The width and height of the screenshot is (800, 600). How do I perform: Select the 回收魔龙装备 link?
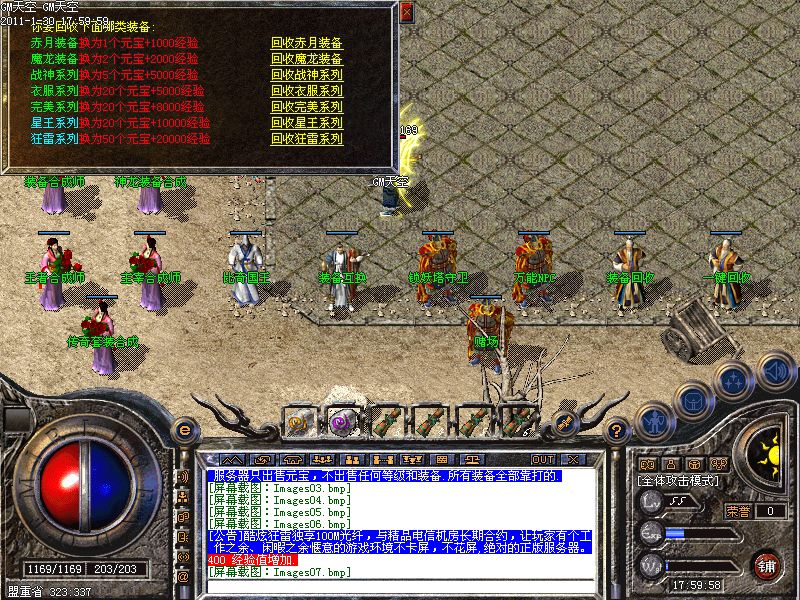(x=306, y=59)
